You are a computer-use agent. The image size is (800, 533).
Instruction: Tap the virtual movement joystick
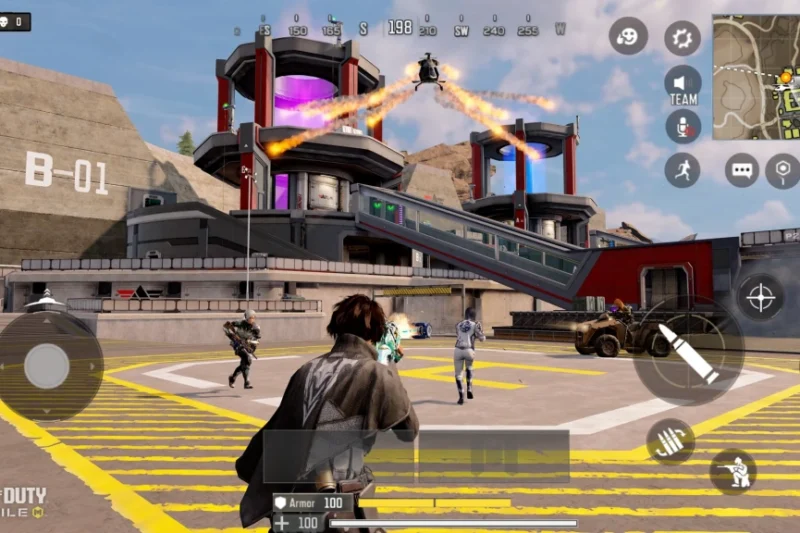coord(47,366)
